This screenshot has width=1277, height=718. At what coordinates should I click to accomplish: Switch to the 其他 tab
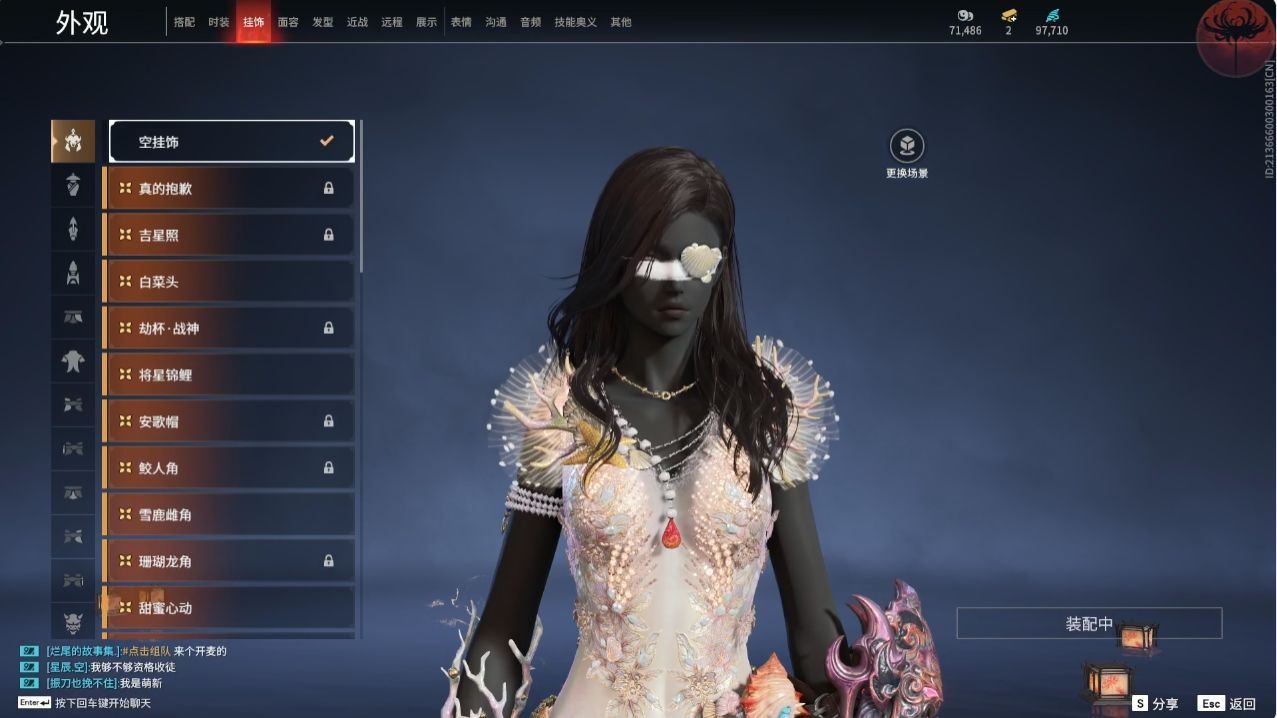click(621, 22)
